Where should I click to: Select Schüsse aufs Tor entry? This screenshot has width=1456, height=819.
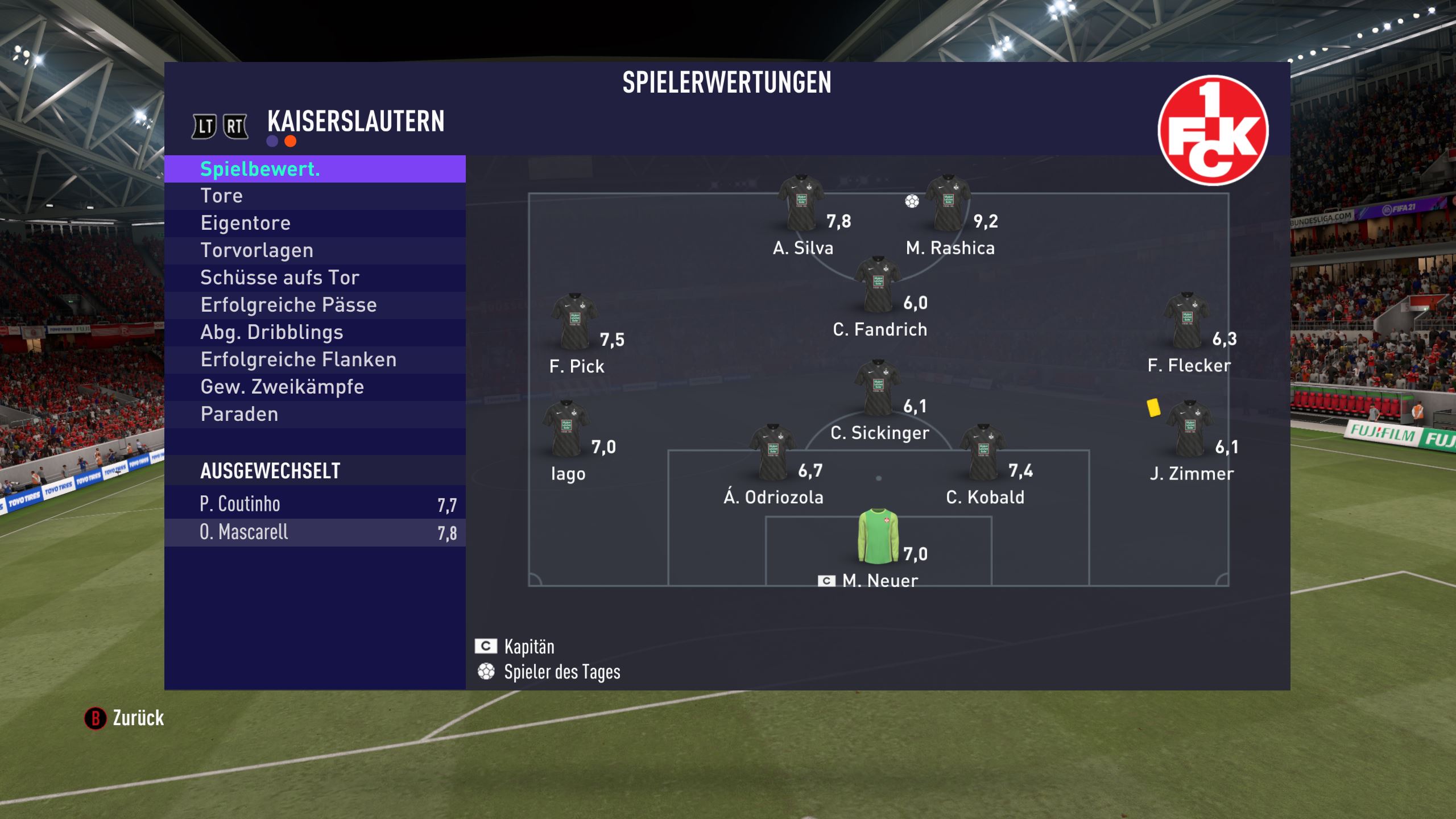click(x=315, y=278)
